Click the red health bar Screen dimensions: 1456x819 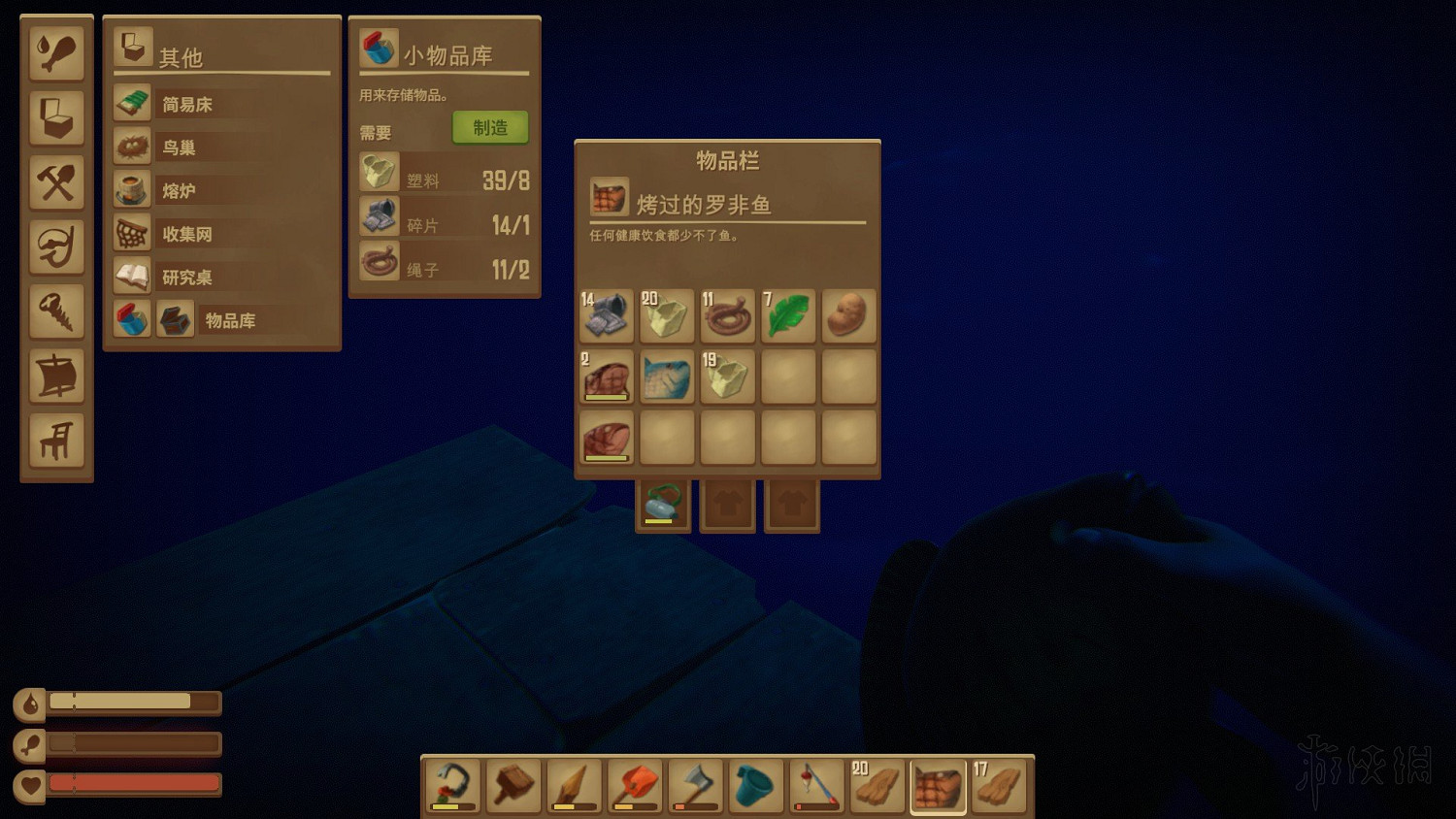(x=136, y=784)
